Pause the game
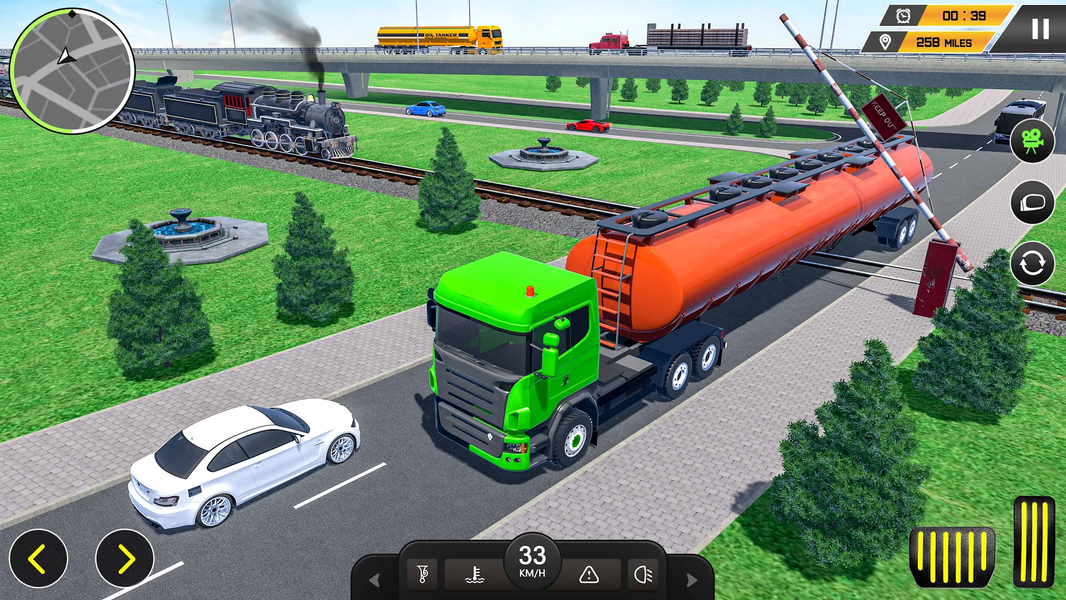This screenshot has width=1066, height=600. point(1040,28)
